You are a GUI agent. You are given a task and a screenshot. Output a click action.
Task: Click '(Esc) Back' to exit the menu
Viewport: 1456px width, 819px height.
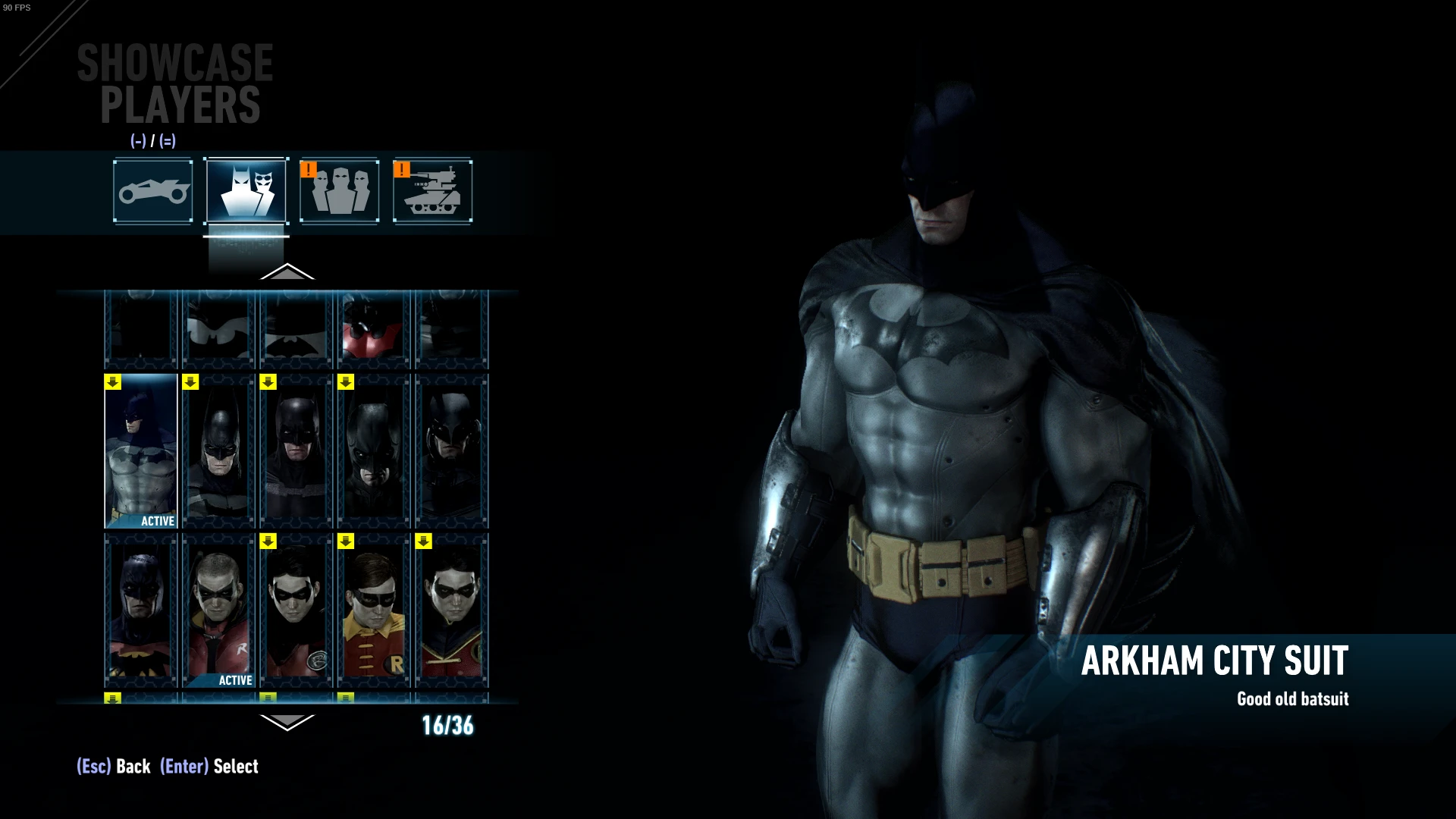pyautogui.click(x=112, y=767)
